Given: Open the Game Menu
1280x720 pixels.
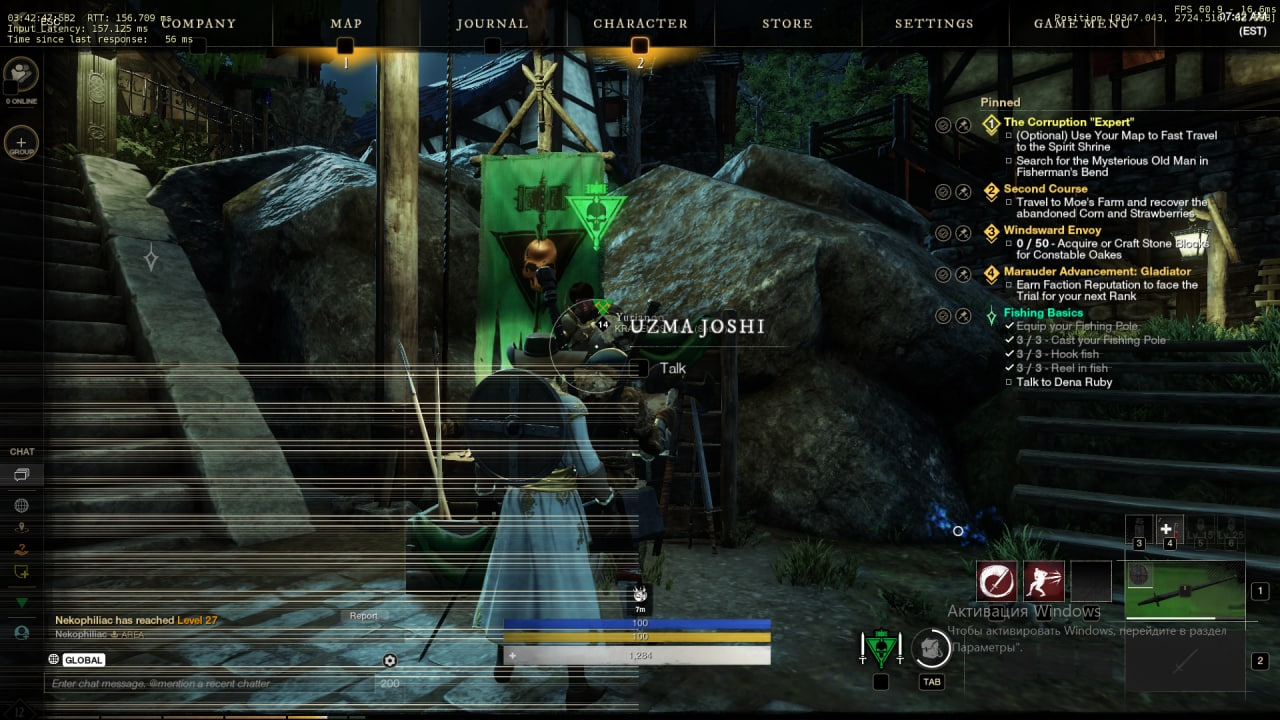Looking at the screenshot, I should point(1082,23).
